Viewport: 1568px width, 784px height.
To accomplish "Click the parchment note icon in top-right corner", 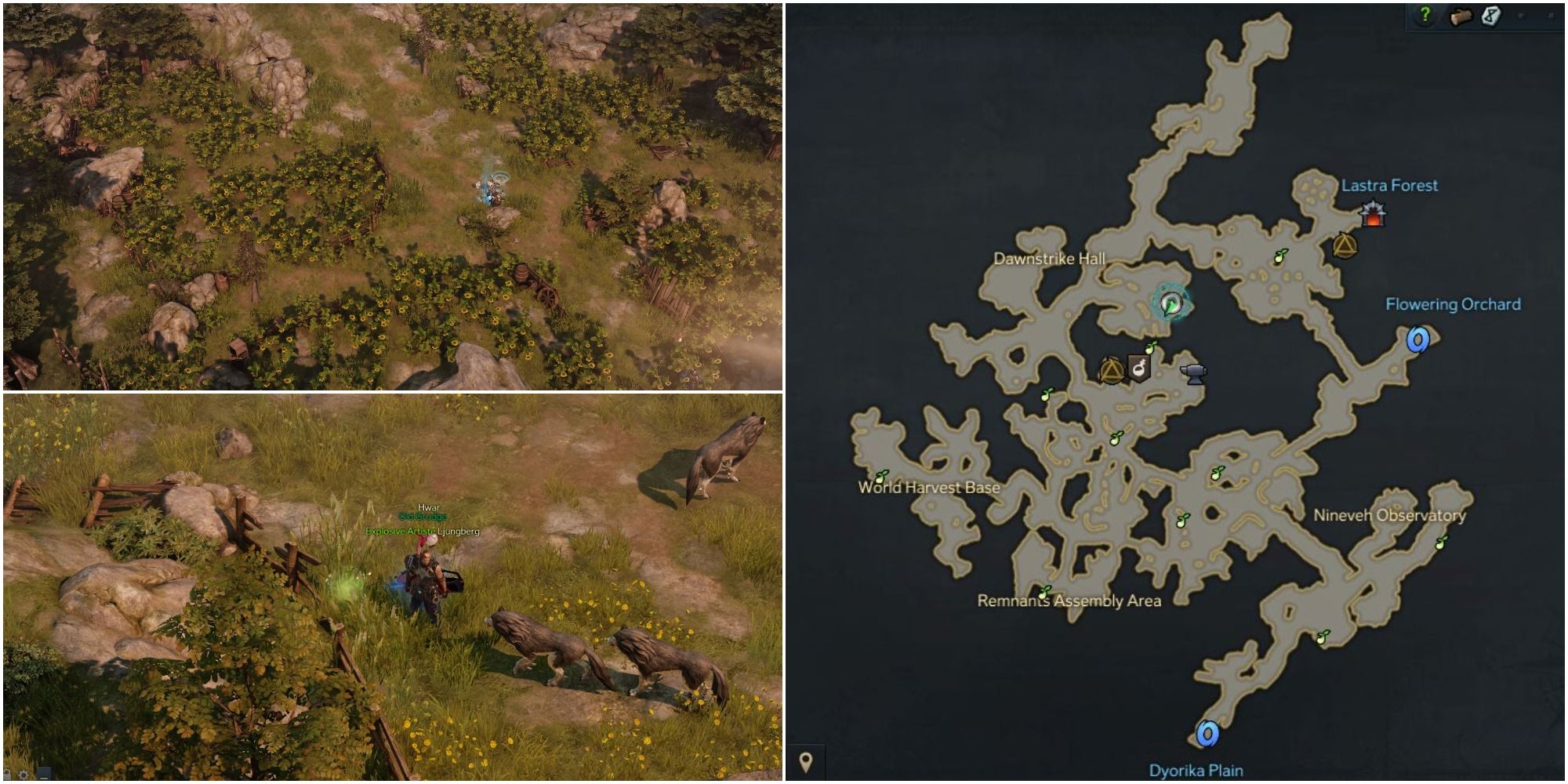I will pos(1490,16).
